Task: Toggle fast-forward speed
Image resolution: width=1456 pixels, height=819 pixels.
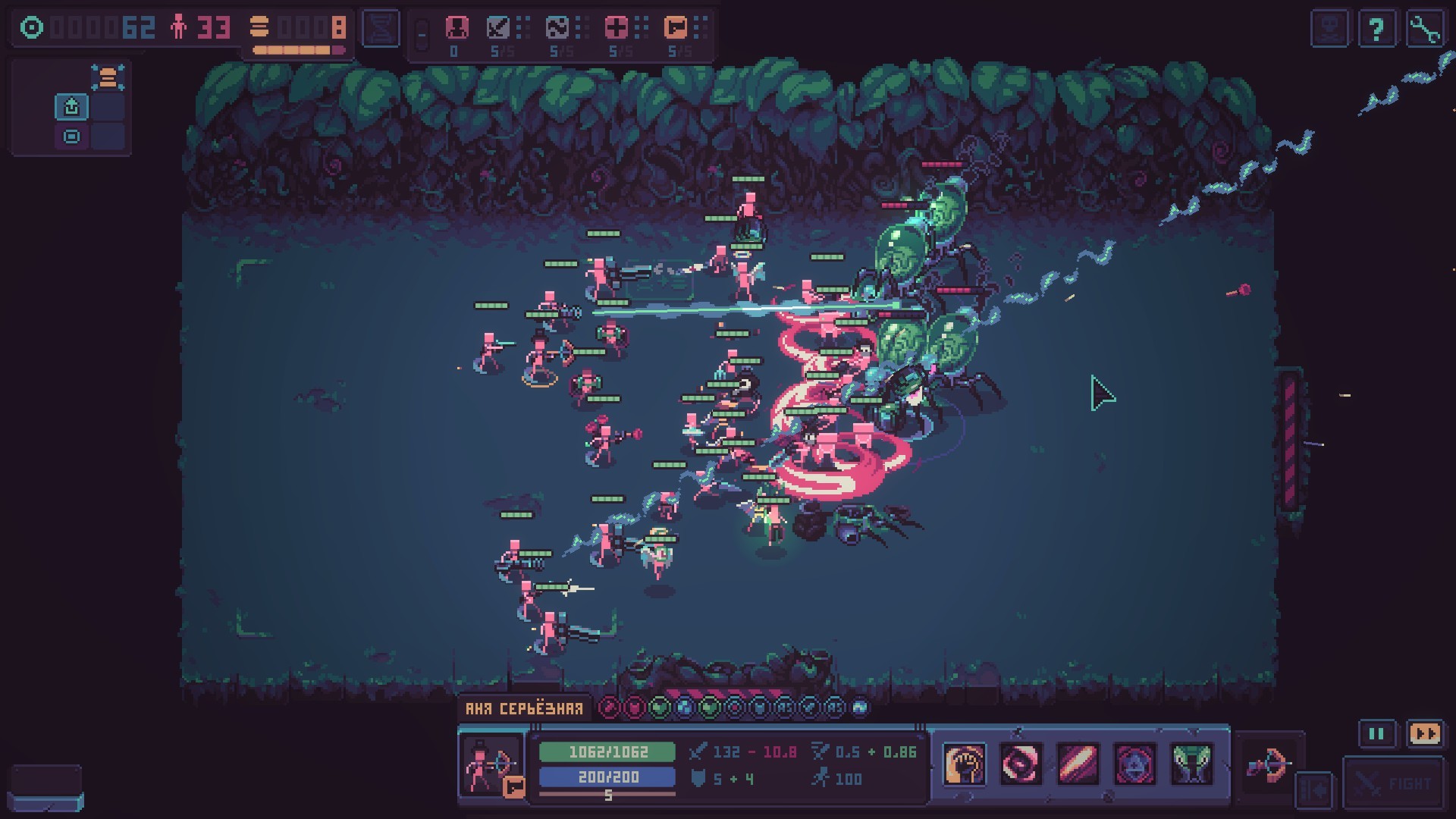Action: click(1424, 733)
